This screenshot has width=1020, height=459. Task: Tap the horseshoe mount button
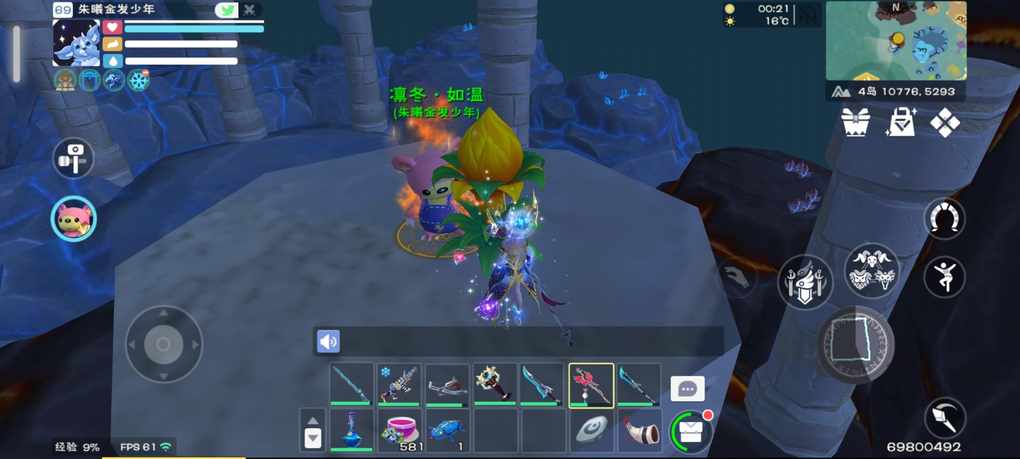pyautogui.click(x=944, y=218)
